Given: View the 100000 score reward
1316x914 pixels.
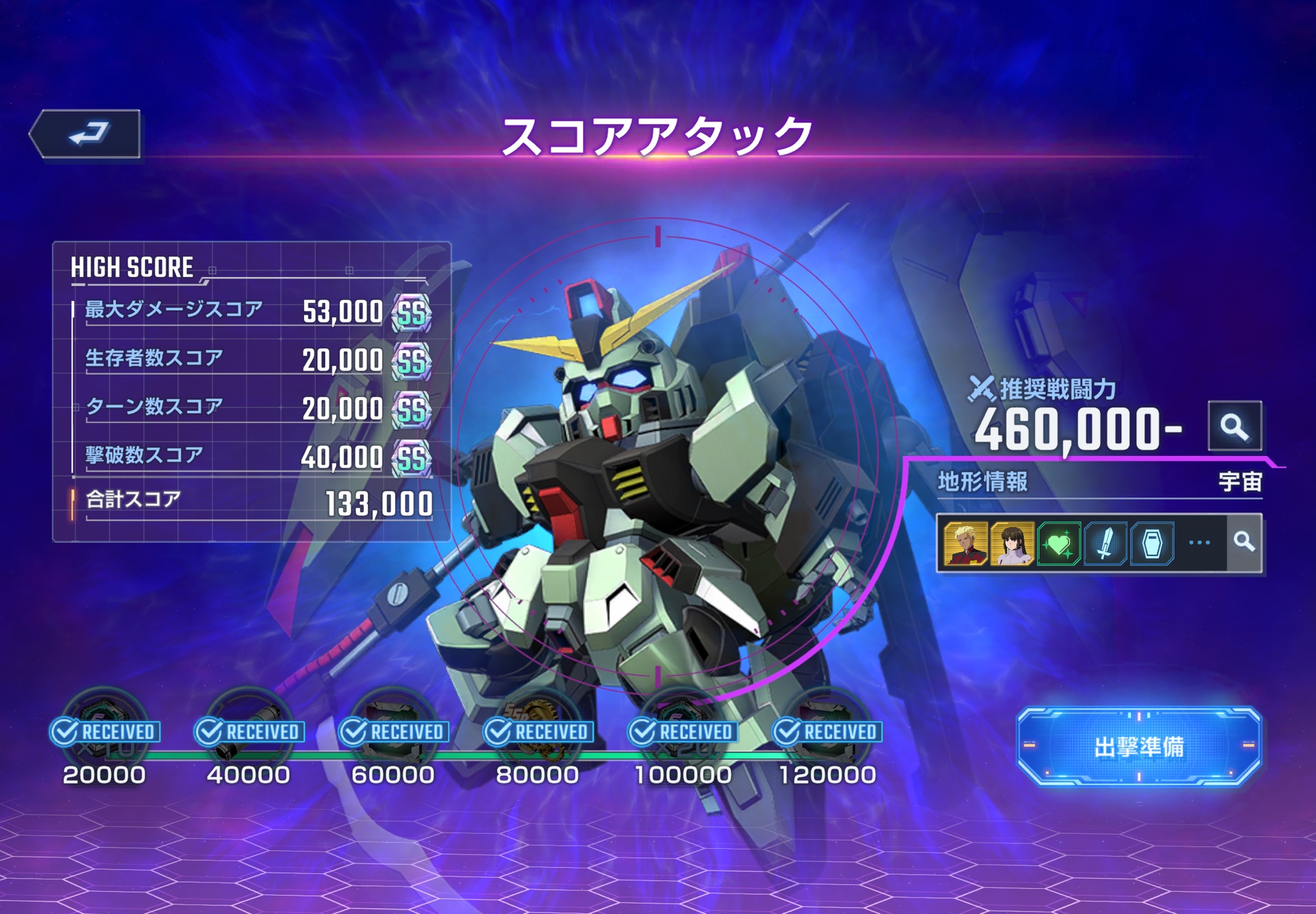Looking at the screenshot, I should pyautogui.click(x=682, y=727).
